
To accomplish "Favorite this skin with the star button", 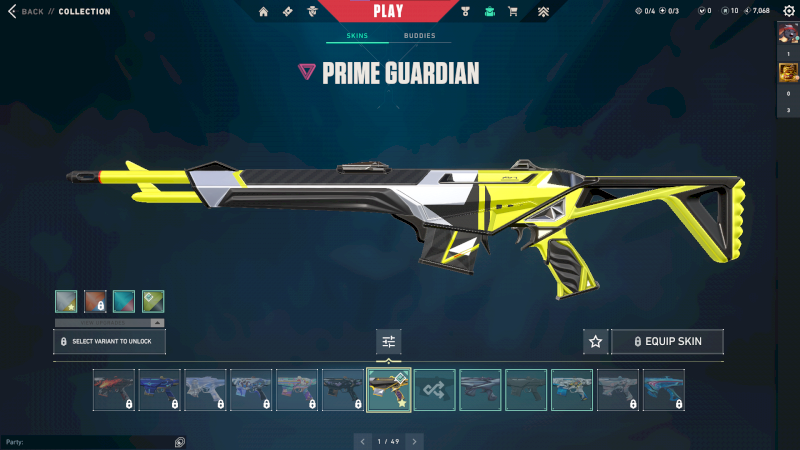I will pyautogui.click(x=596, y=341).
